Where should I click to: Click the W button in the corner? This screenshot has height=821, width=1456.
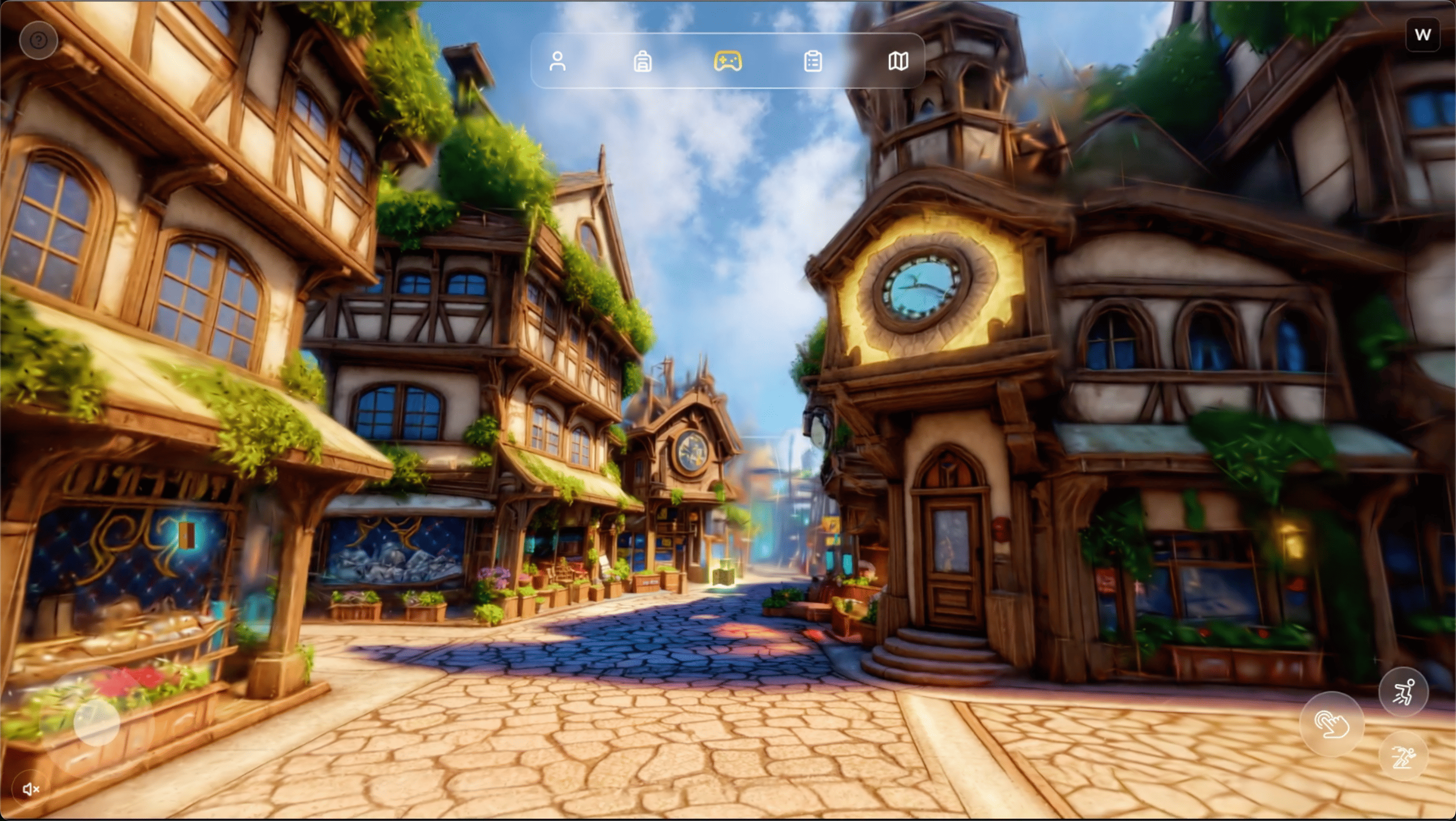coord(1422,35)
